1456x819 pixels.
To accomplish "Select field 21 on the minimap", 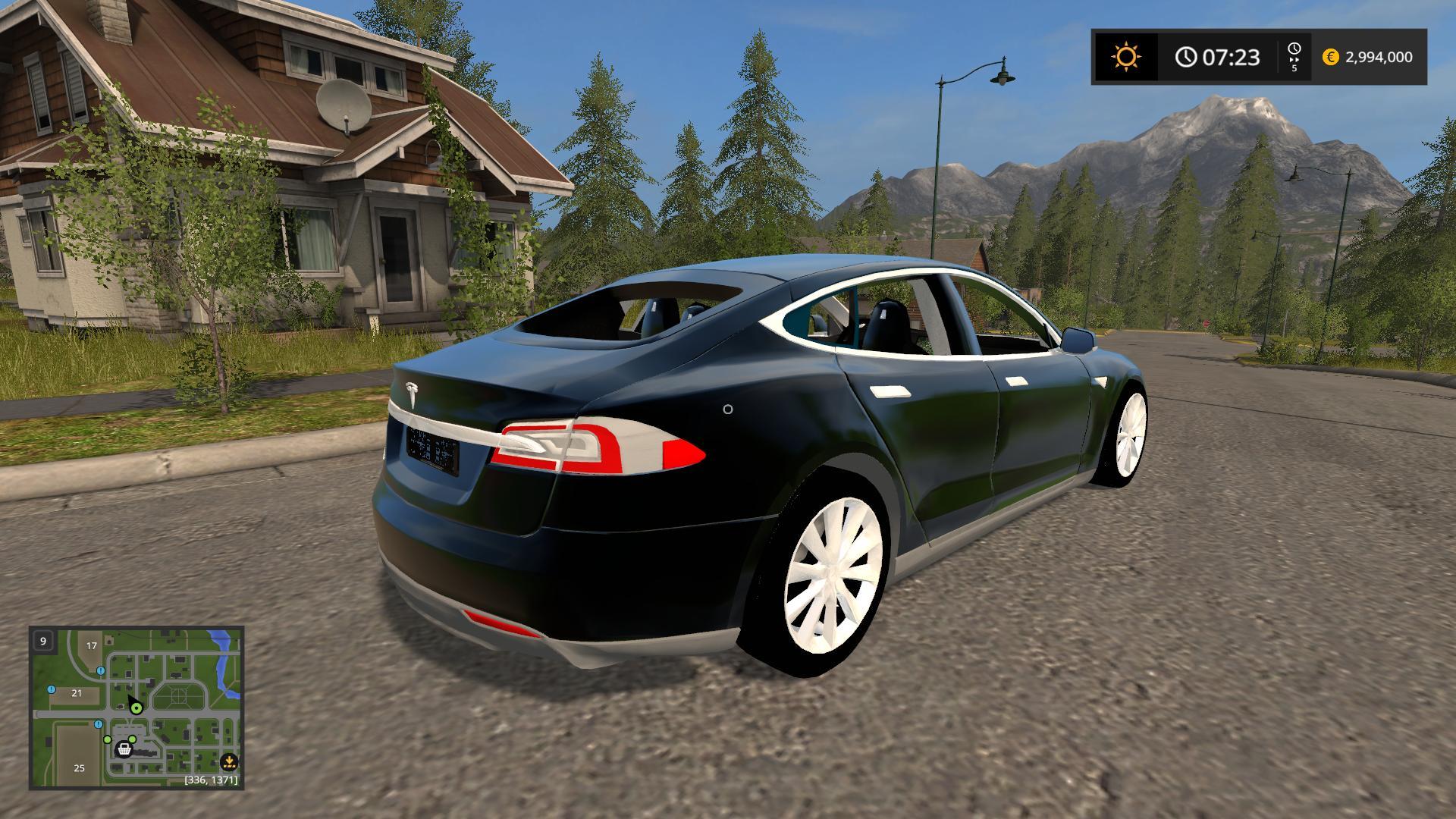I will (x=77, y=693).
